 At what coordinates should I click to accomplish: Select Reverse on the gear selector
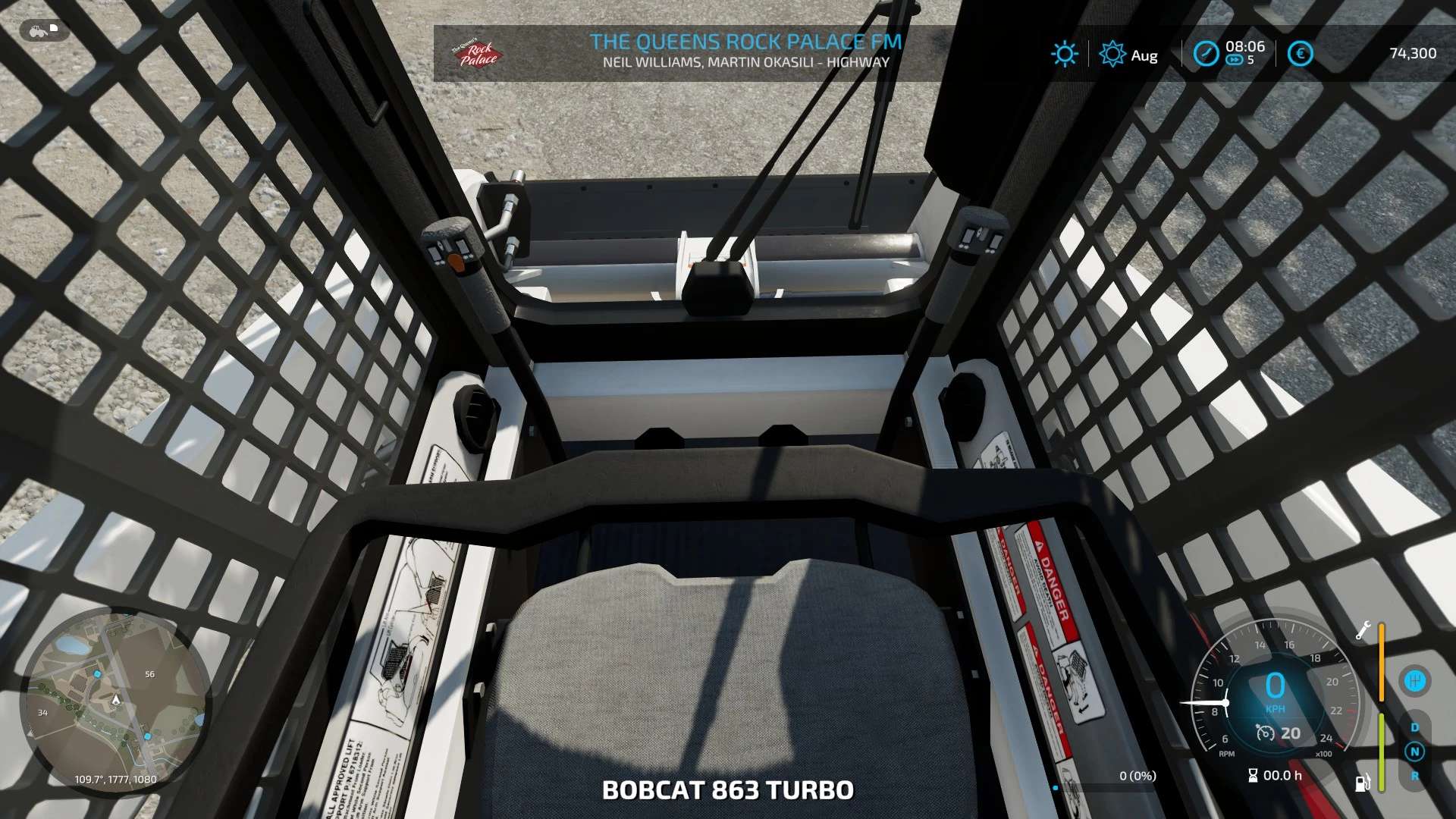click(1414, 776)
